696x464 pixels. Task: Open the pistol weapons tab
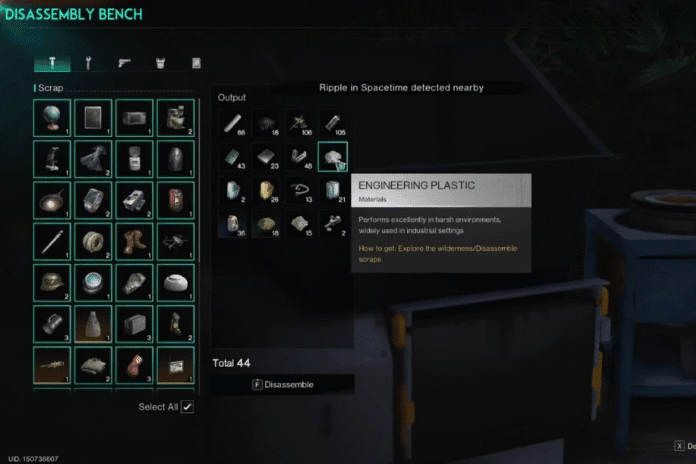pos(124,63)
